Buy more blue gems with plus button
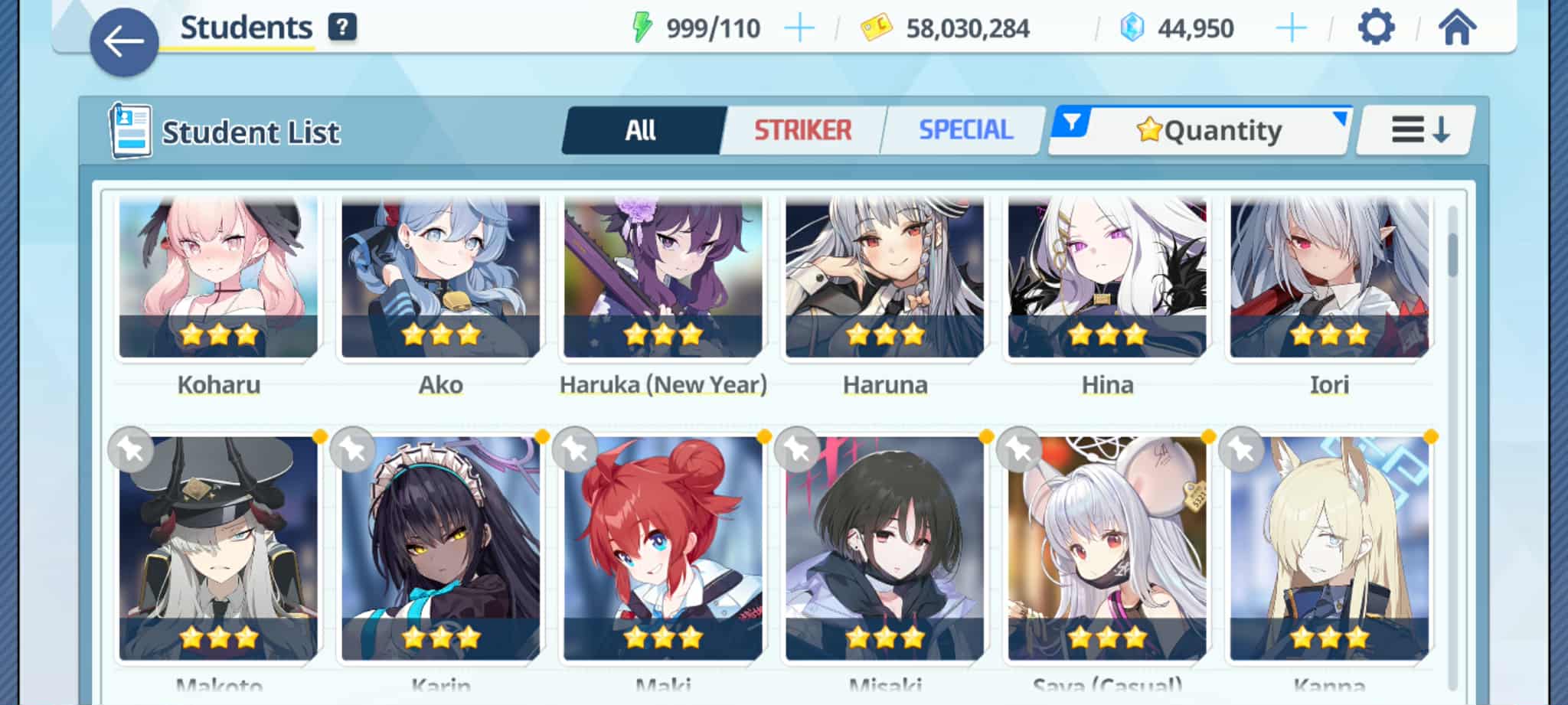 1291,28
